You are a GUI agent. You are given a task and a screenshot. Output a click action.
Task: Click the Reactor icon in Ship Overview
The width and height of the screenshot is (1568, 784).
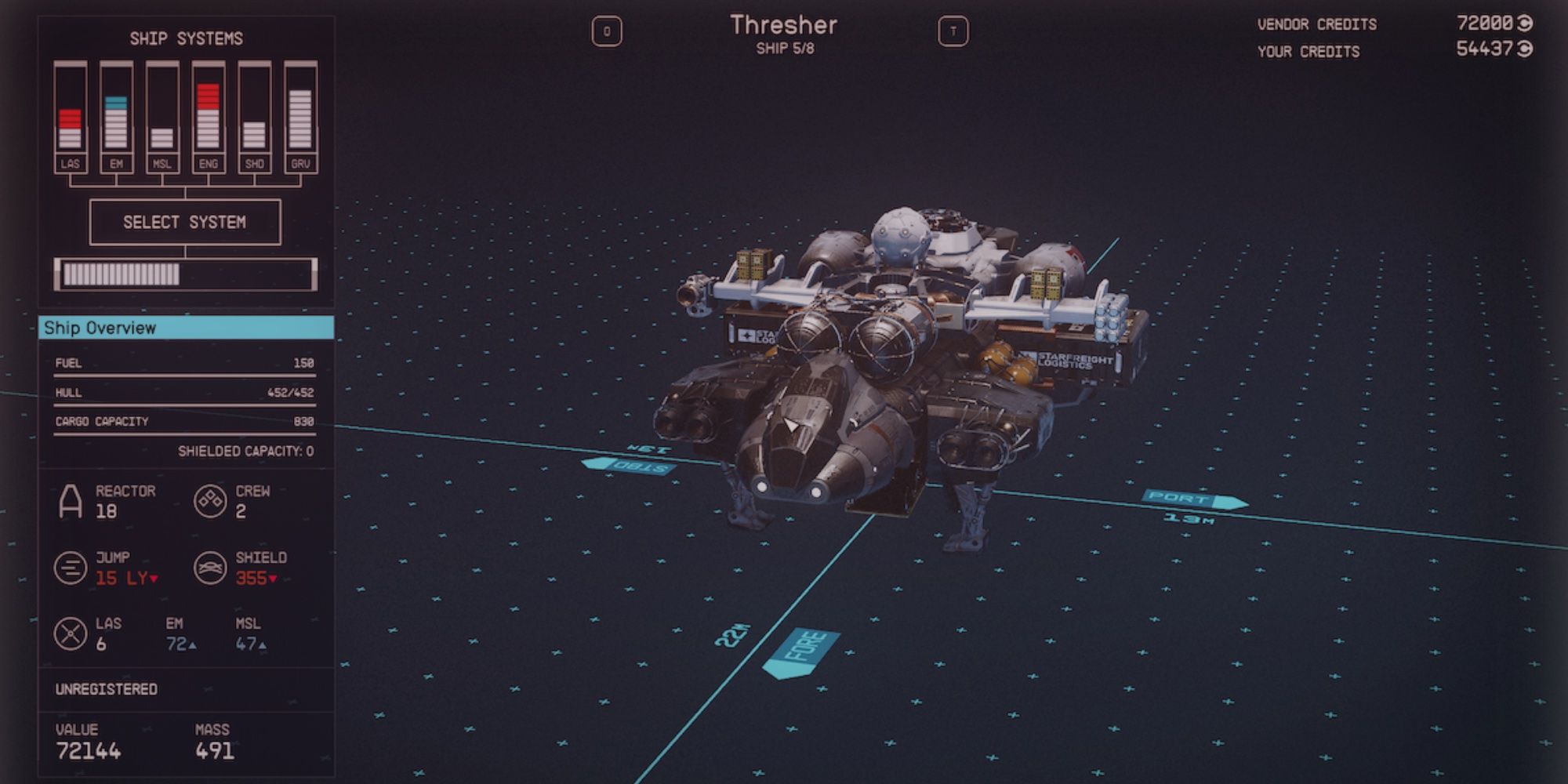point(70,500)
